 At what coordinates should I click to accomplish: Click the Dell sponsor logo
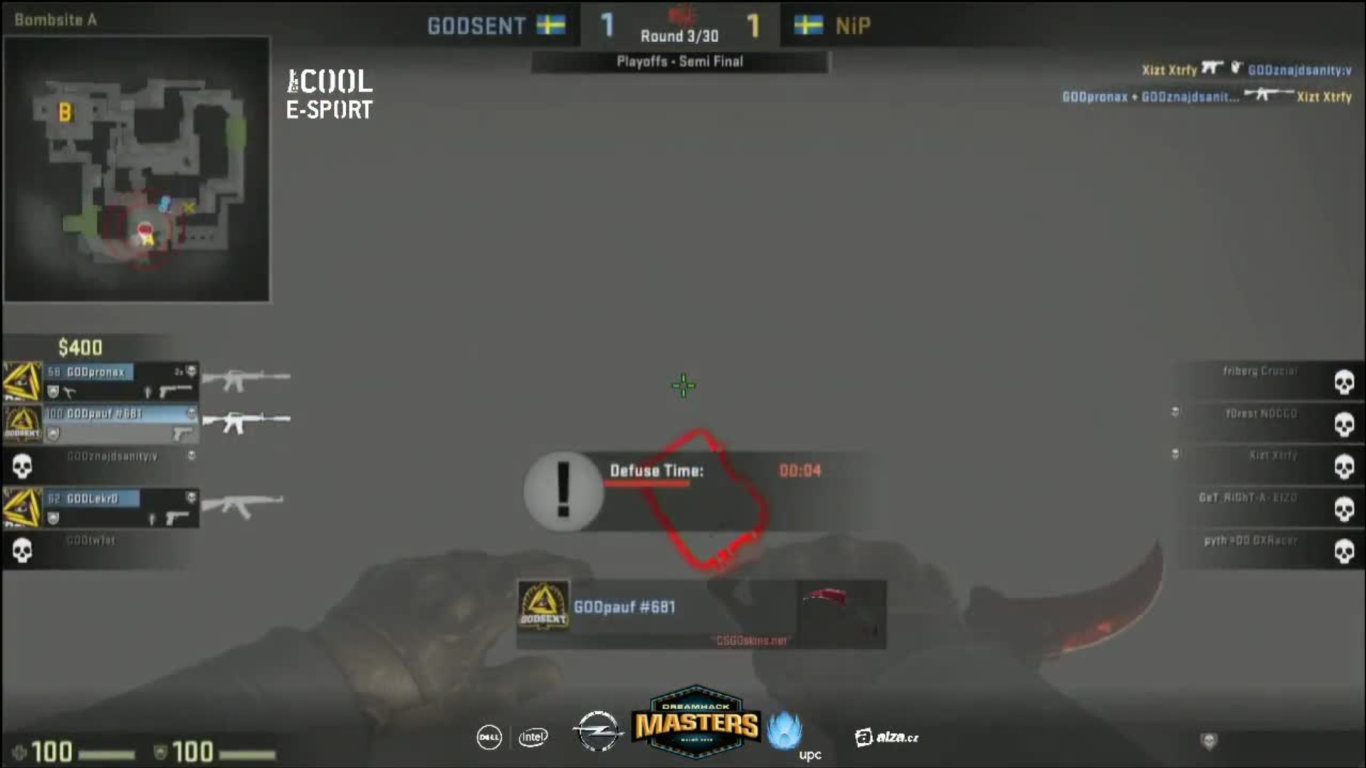[x=489, y=737]
